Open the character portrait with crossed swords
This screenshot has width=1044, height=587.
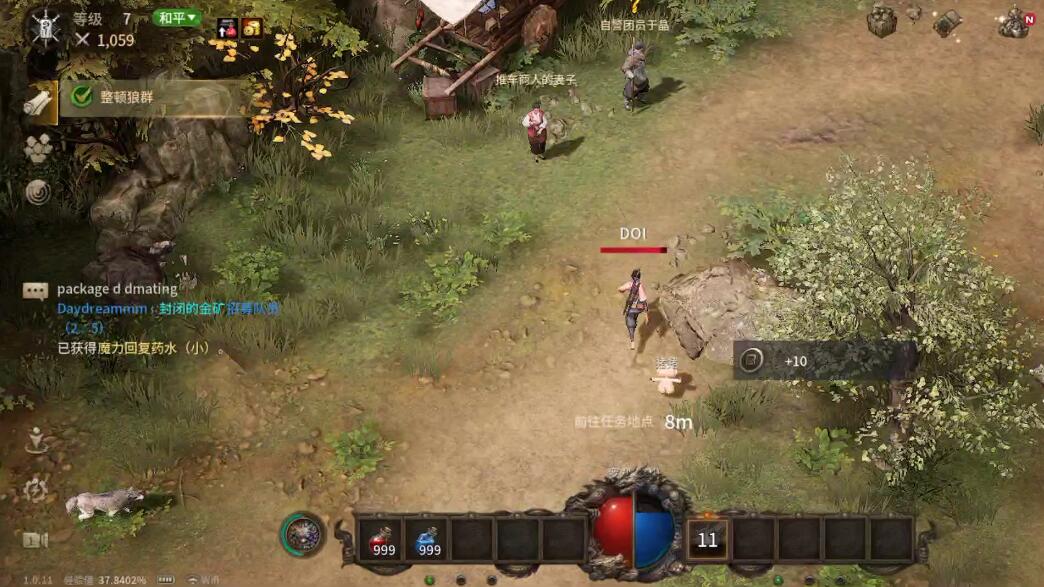pyautogui.click(x=44, y=27)
